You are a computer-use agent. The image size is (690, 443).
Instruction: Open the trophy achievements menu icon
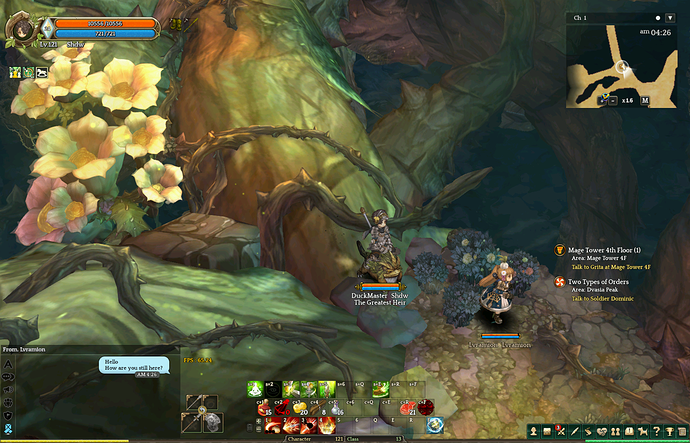point(670,431)
